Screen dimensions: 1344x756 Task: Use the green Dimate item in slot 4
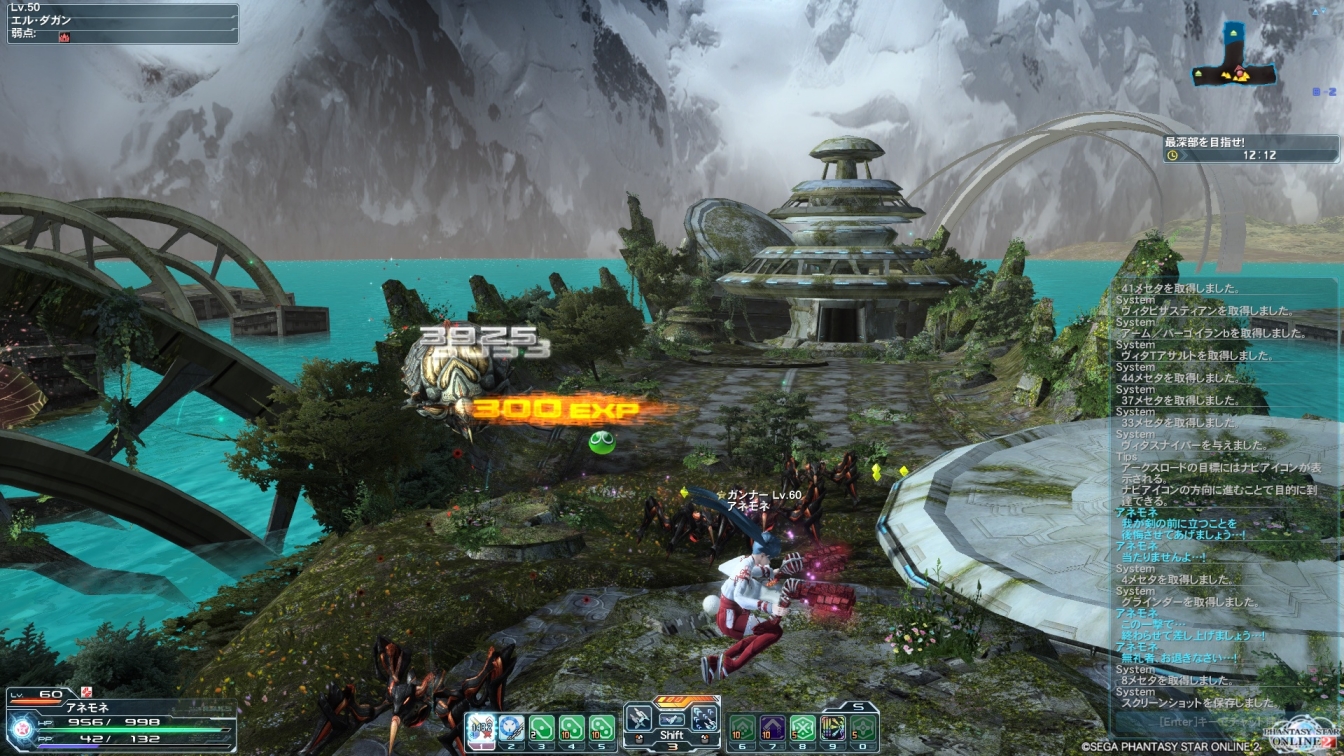coord(572,728)
